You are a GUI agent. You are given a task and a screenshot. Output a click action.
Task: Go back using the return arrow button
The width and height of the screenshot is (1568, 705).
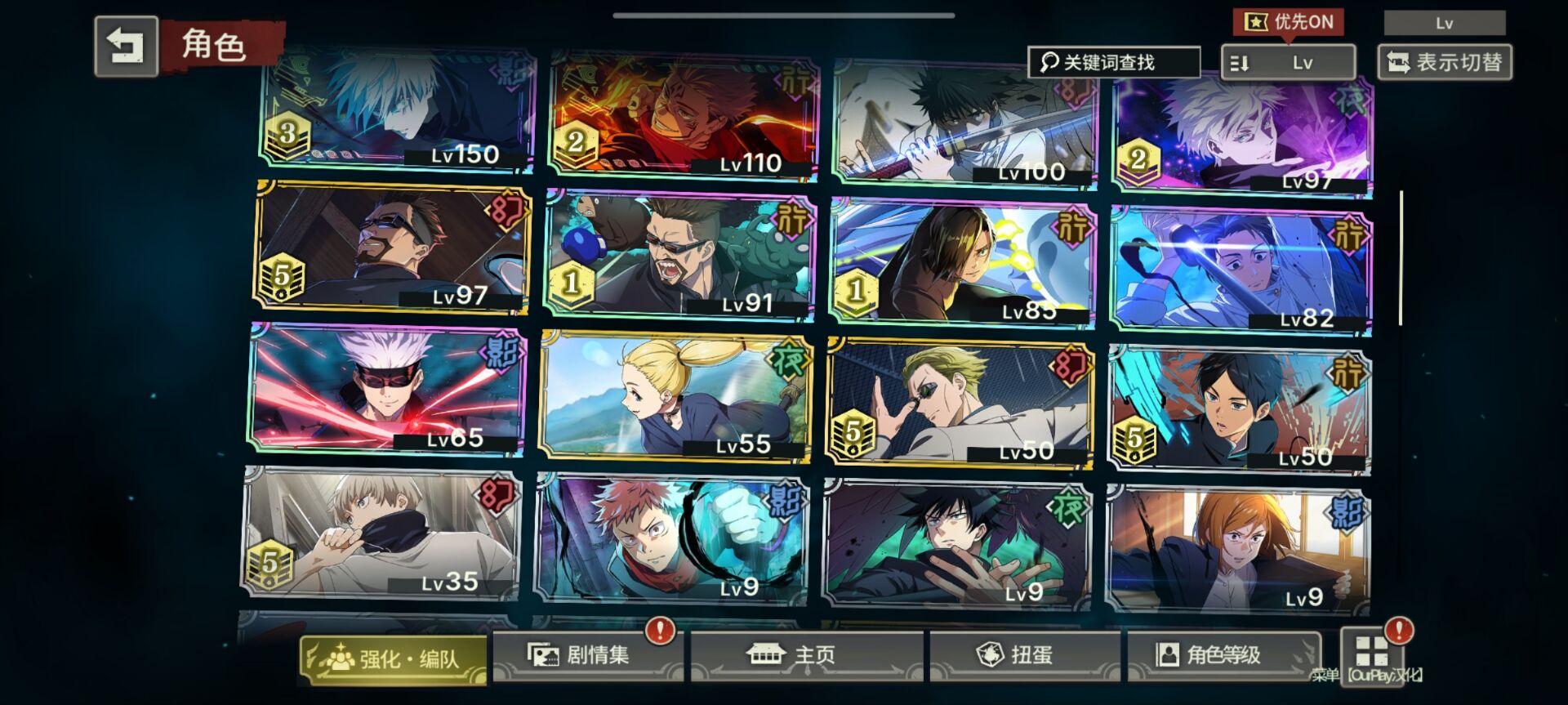[126, 47]
